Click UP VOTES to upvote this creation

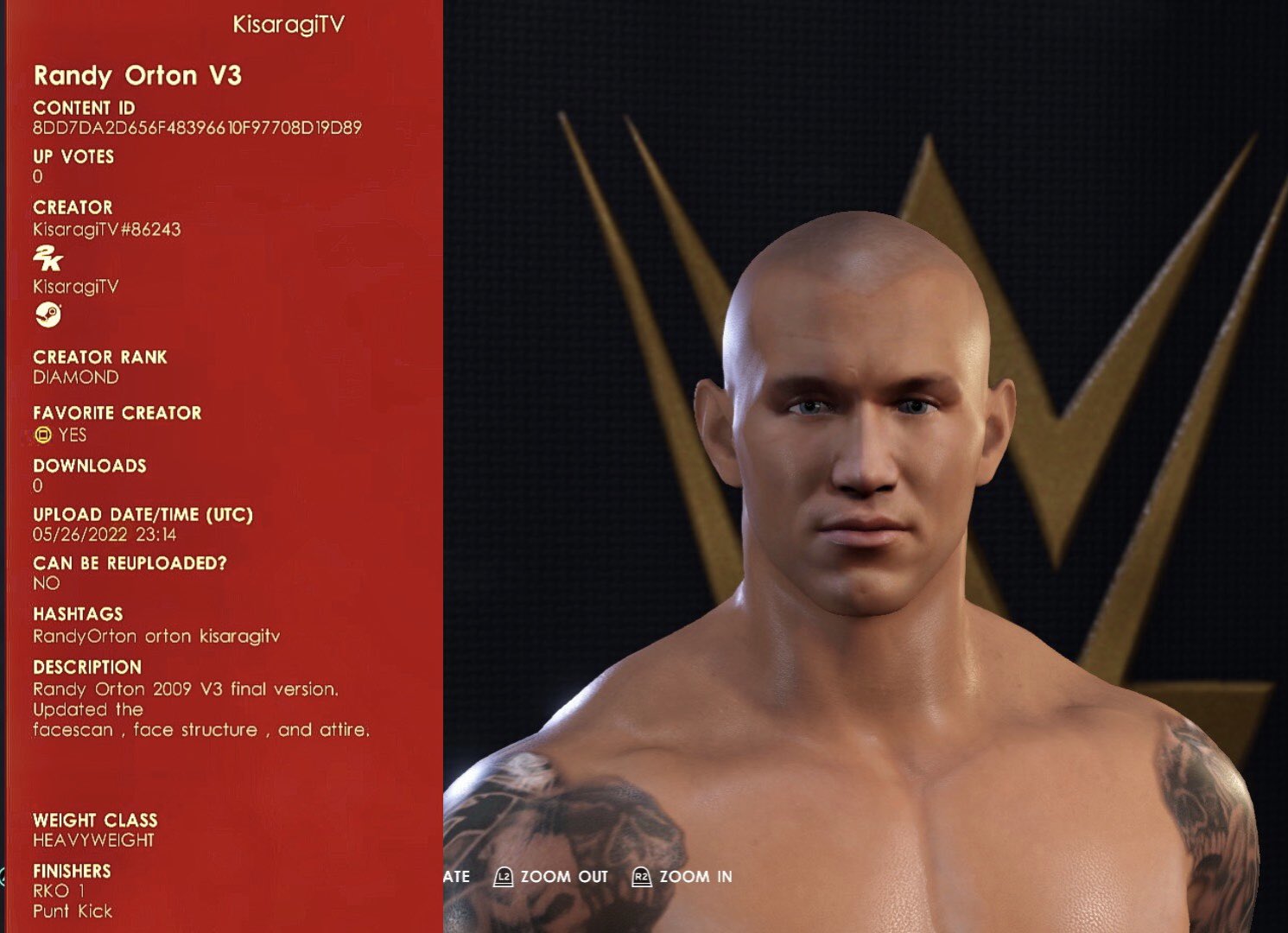(73, 157)
